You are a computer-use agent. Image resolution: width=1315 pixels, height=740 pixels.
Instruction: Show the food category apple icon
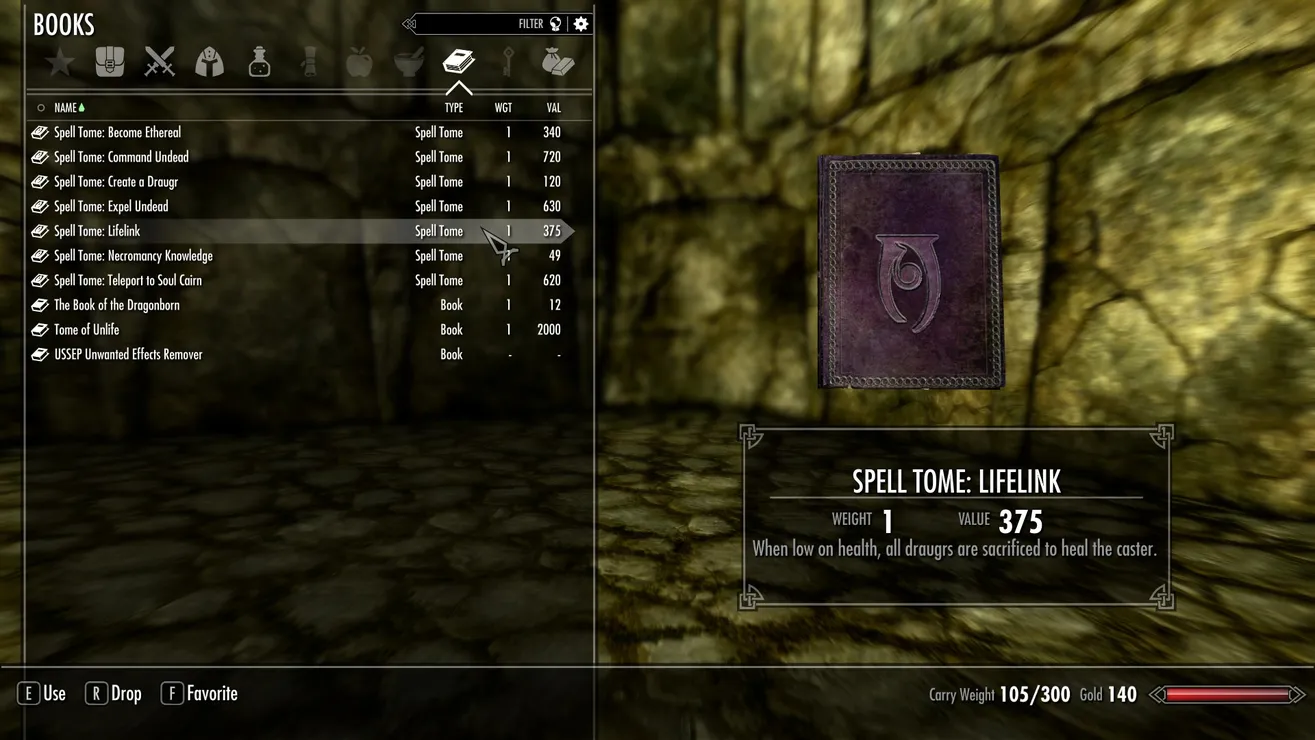point(358,63)
